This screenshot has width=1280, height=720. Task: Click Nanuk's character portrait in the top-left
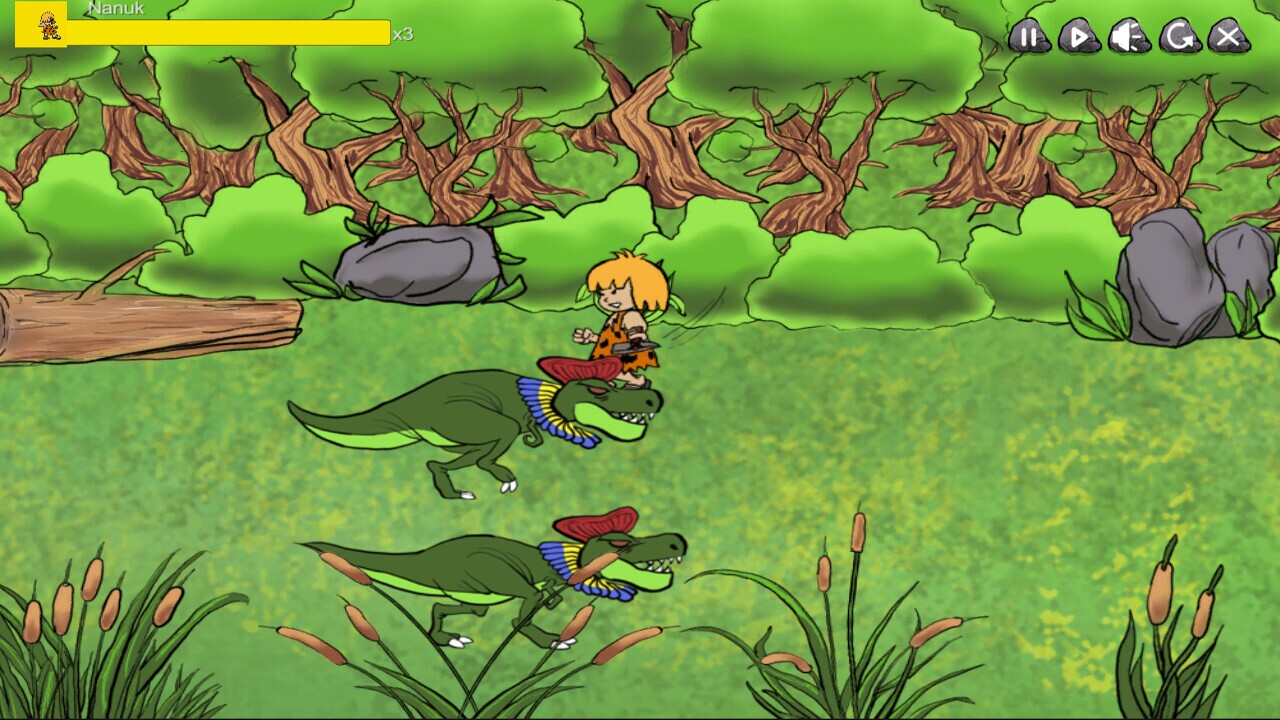tap(44, 26)
